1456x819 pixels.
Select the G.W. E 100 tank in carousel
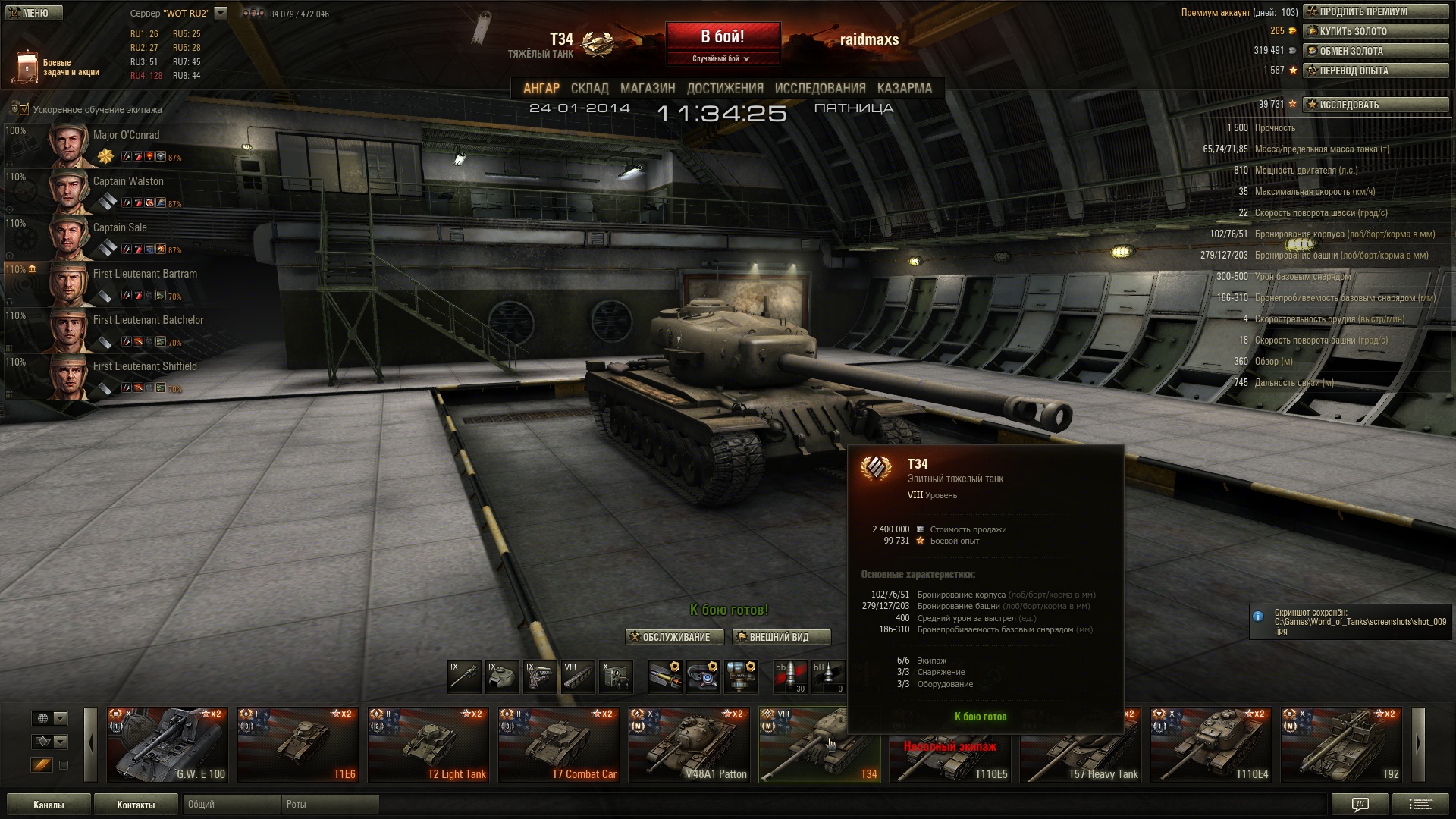point(167,745)
